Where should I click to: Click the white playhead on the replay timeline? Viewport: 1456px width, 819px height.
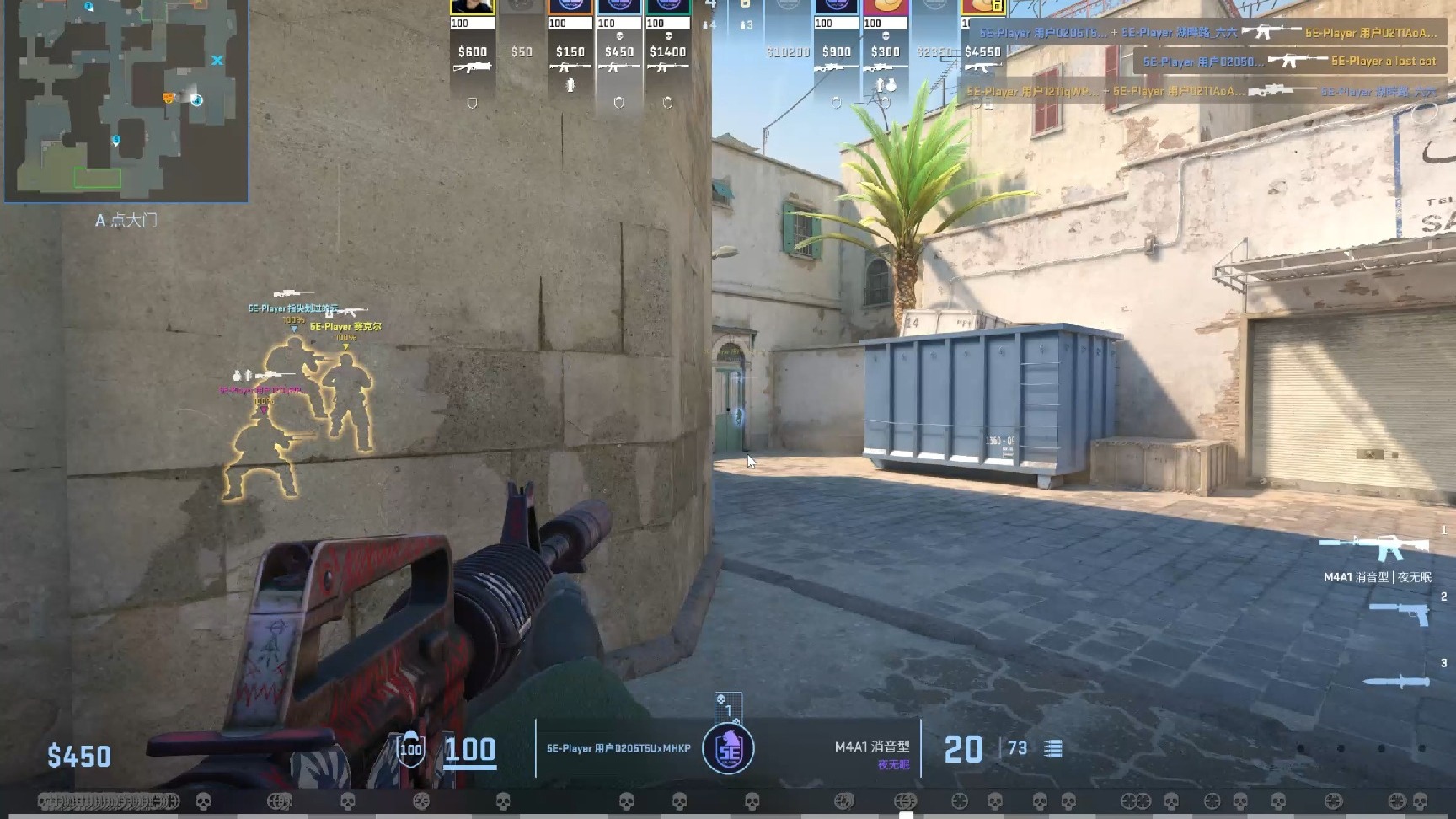906,815
